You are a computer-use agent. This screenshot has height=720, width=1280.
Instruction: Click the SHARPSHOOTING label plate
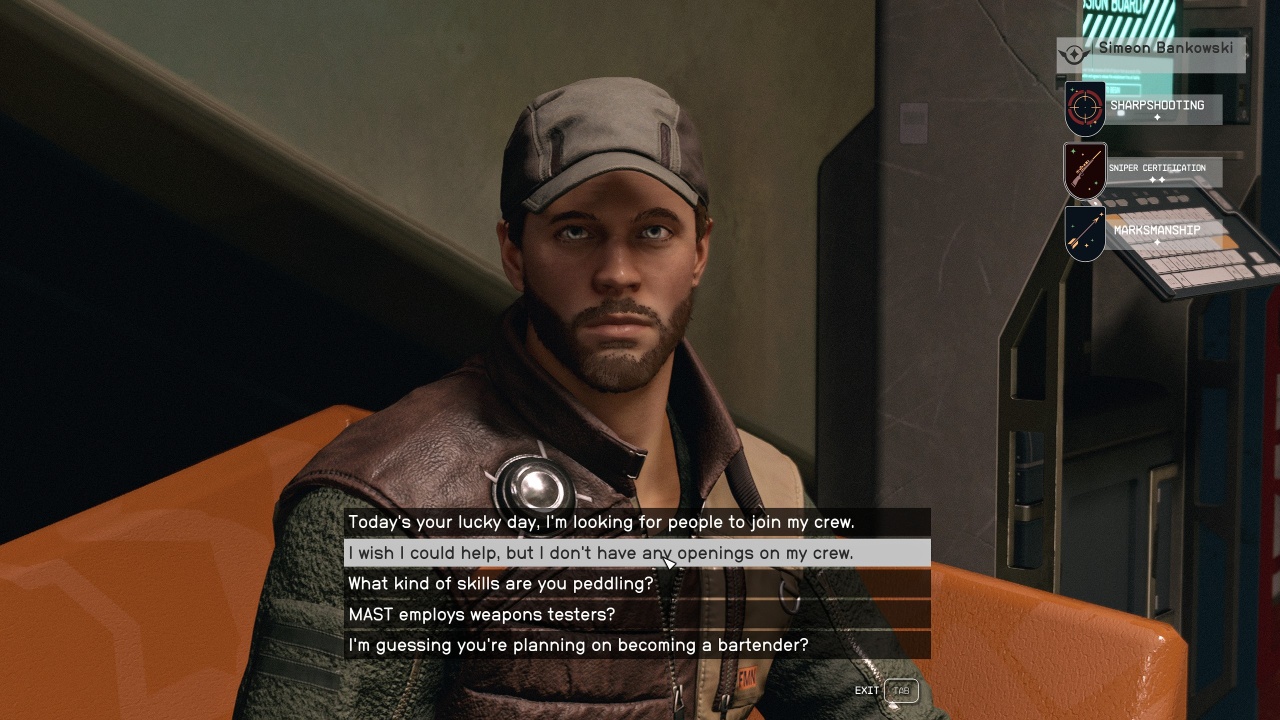tap(1158, 105)
